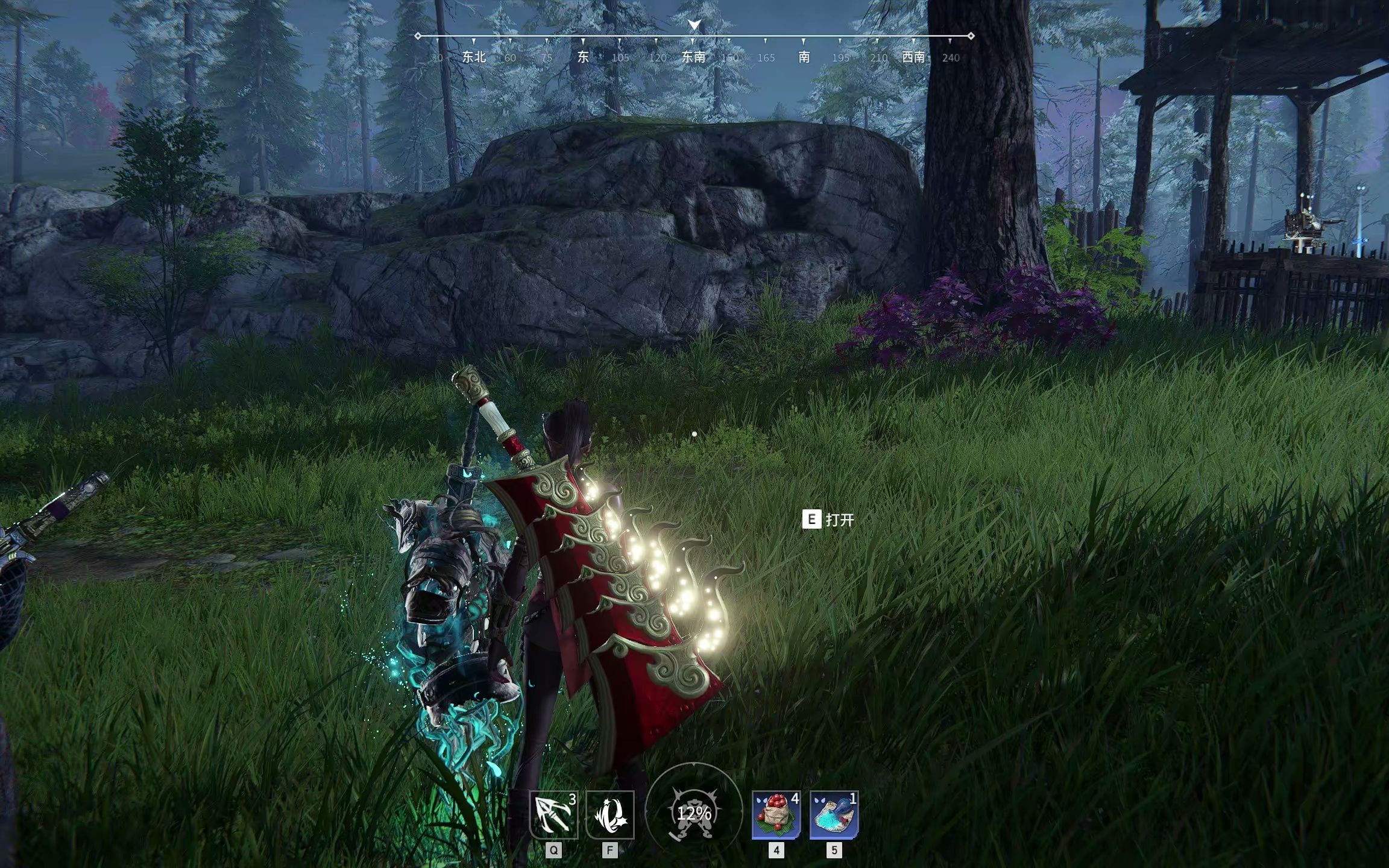Viewport: 1389px width, 868px height.
Task: Use the sack of red berries
Action: (776, 815)
